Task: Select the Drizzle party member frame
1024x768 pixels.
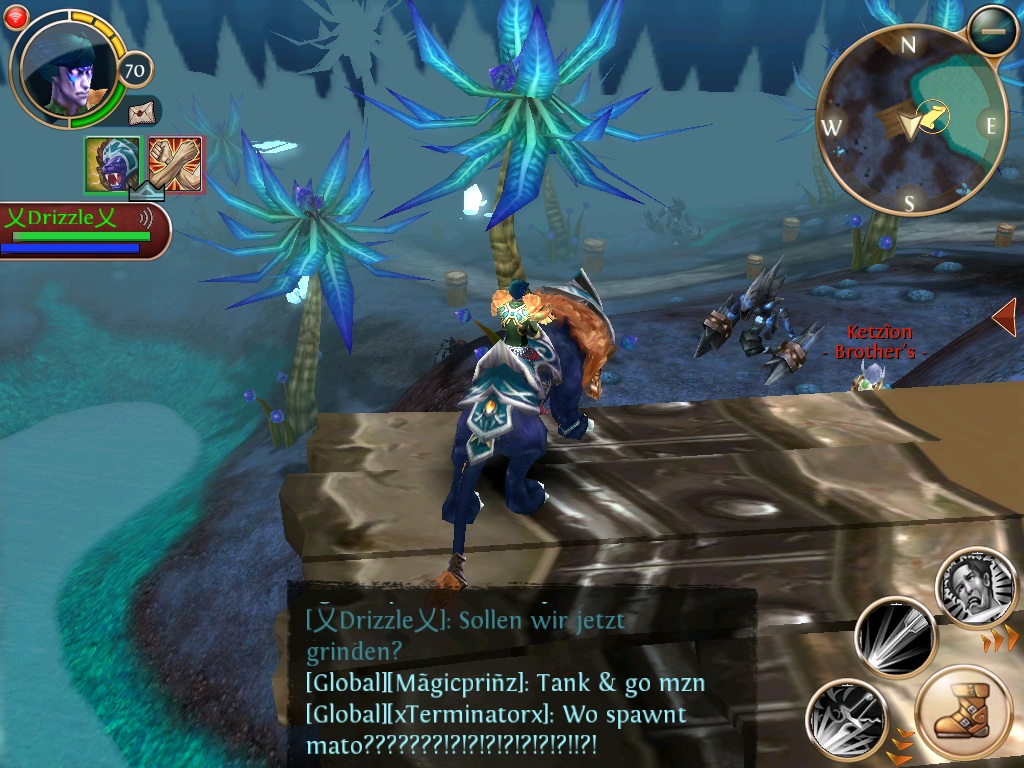Action: pyautogui.click(x=82, y=230)
